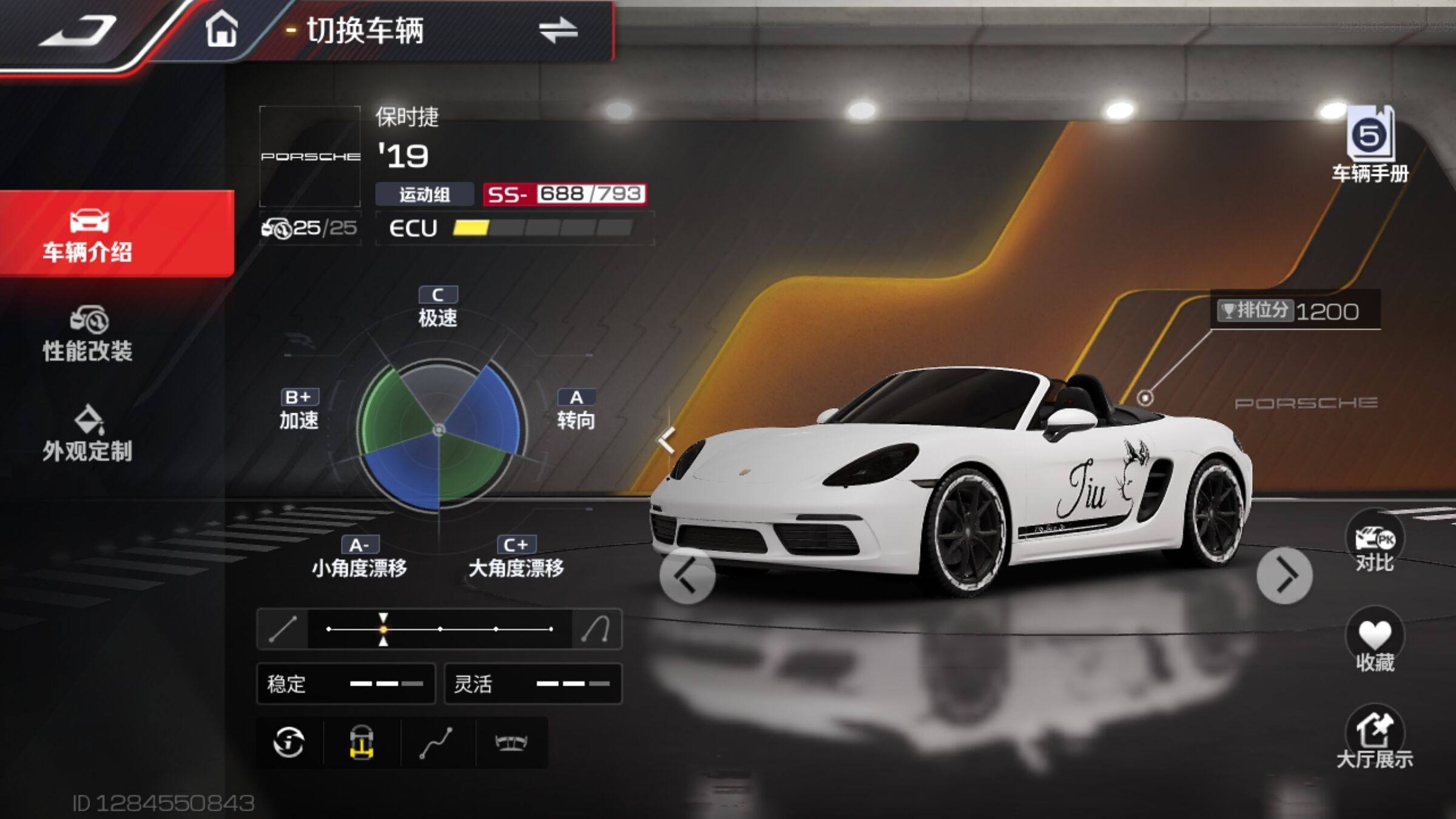Go back with the top-left arrow
This screenshot has width=1456, height=819.
click(79, 32)
